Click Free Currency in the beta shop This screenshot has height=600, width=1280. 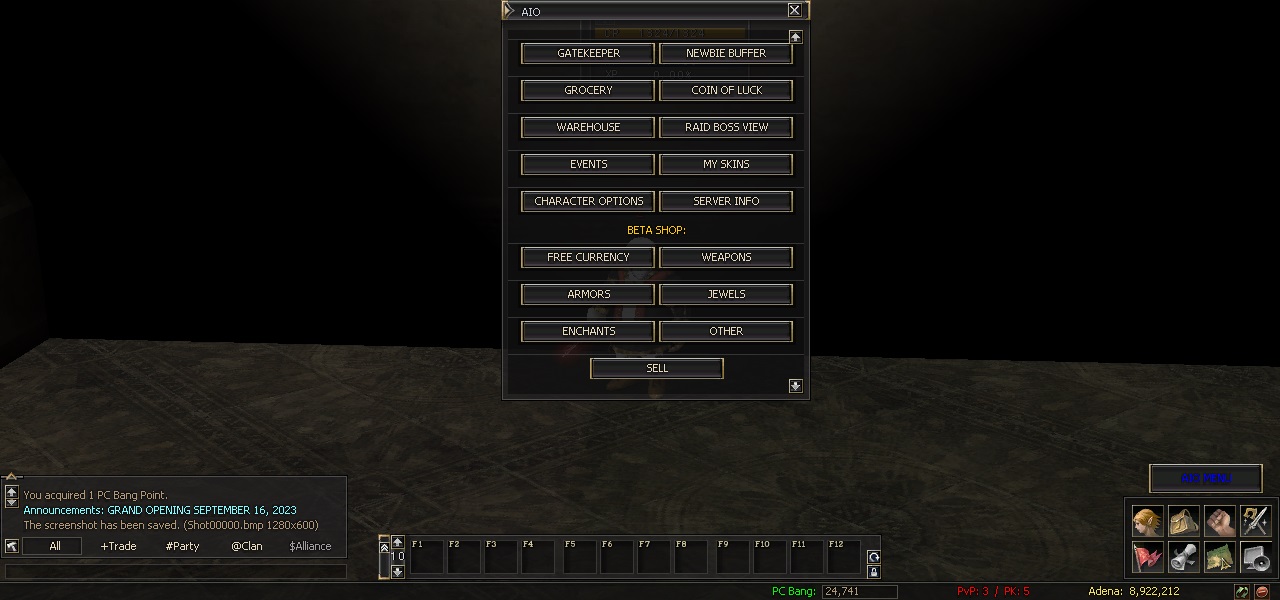click(588, 257)
